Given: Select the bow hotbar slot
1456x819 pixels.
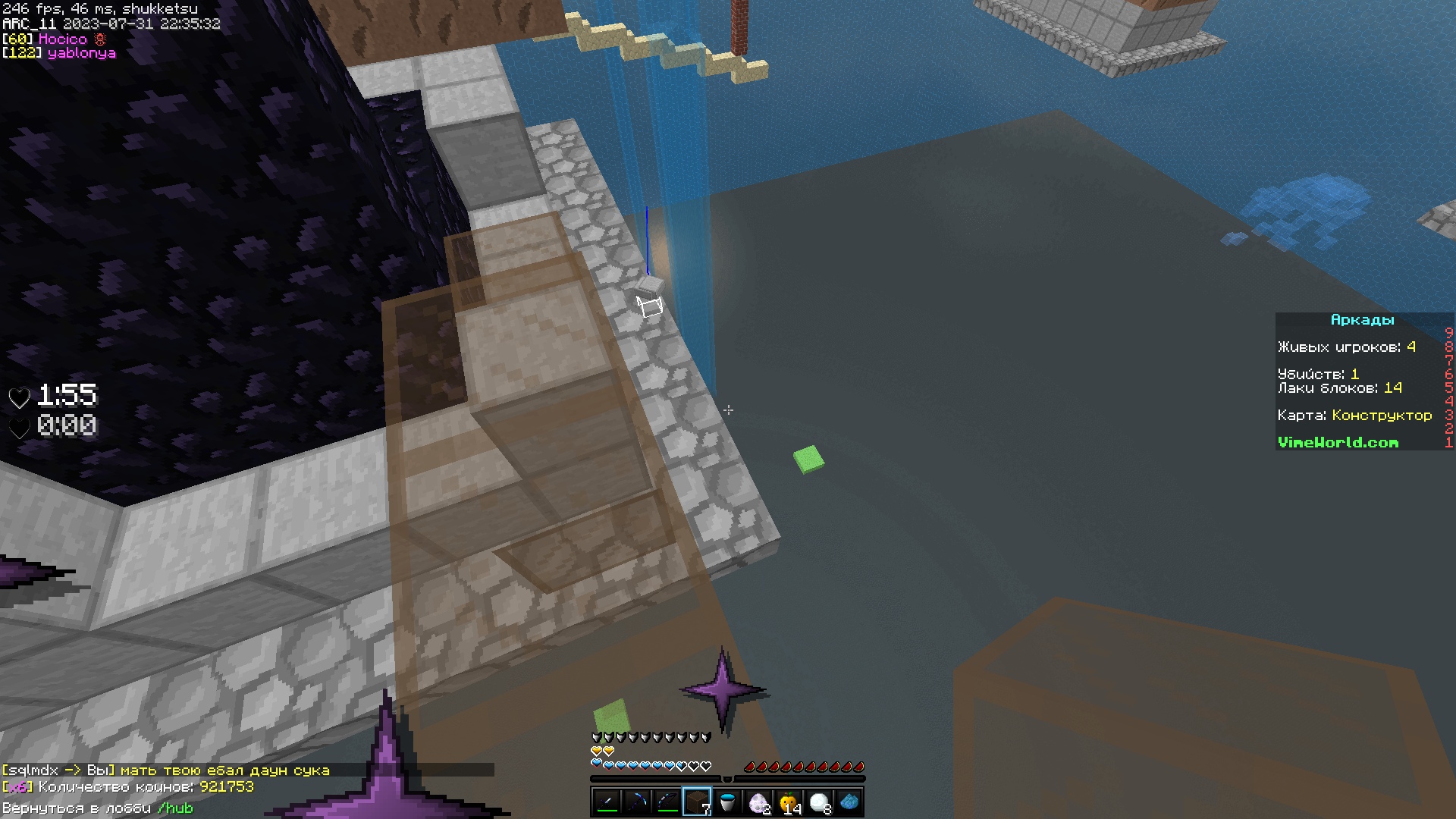Looking at the screenshot, I should [667, 802].
